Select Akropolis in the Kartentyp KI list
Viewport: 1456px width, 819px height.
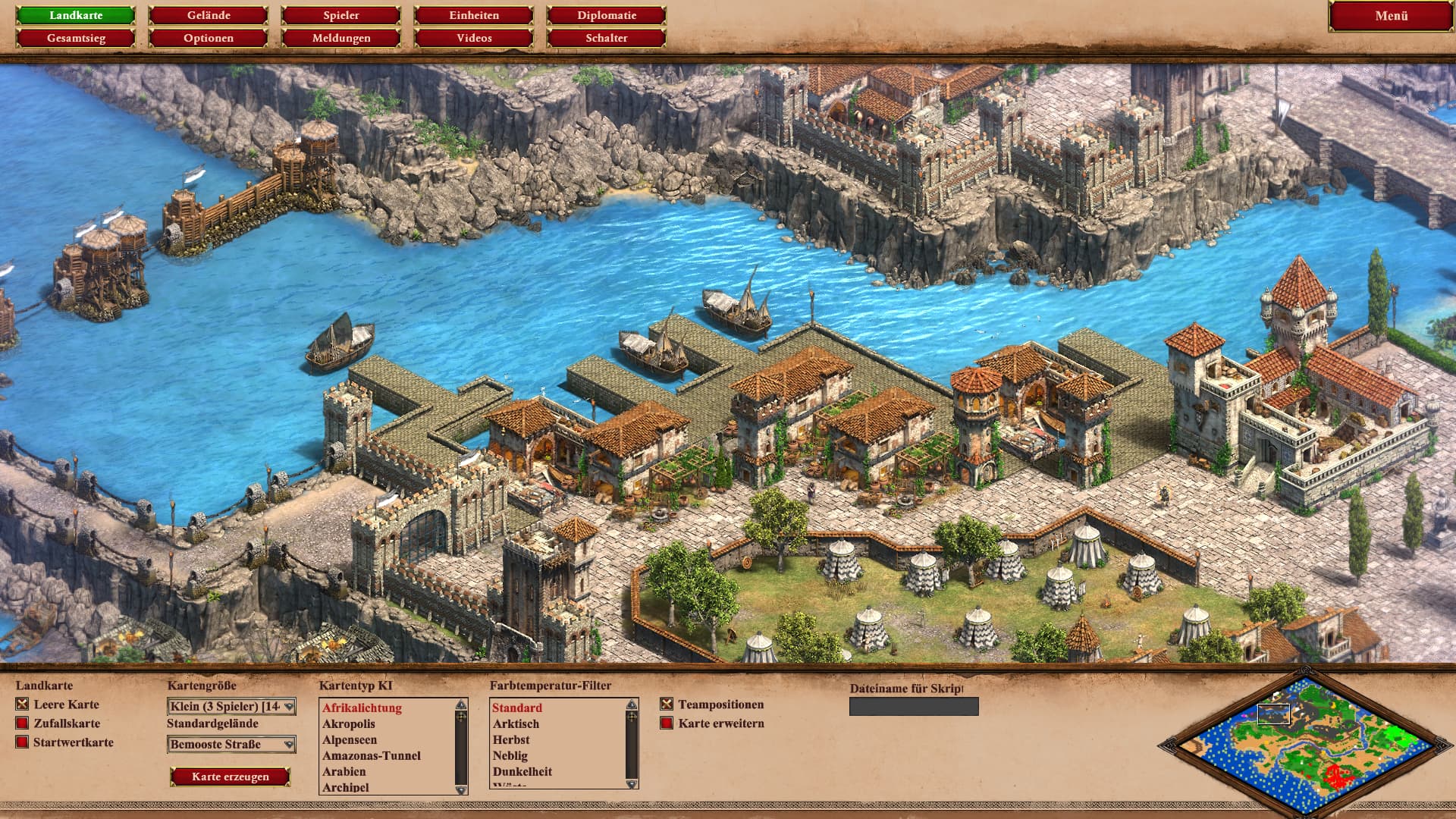click(x=349, y=724)
